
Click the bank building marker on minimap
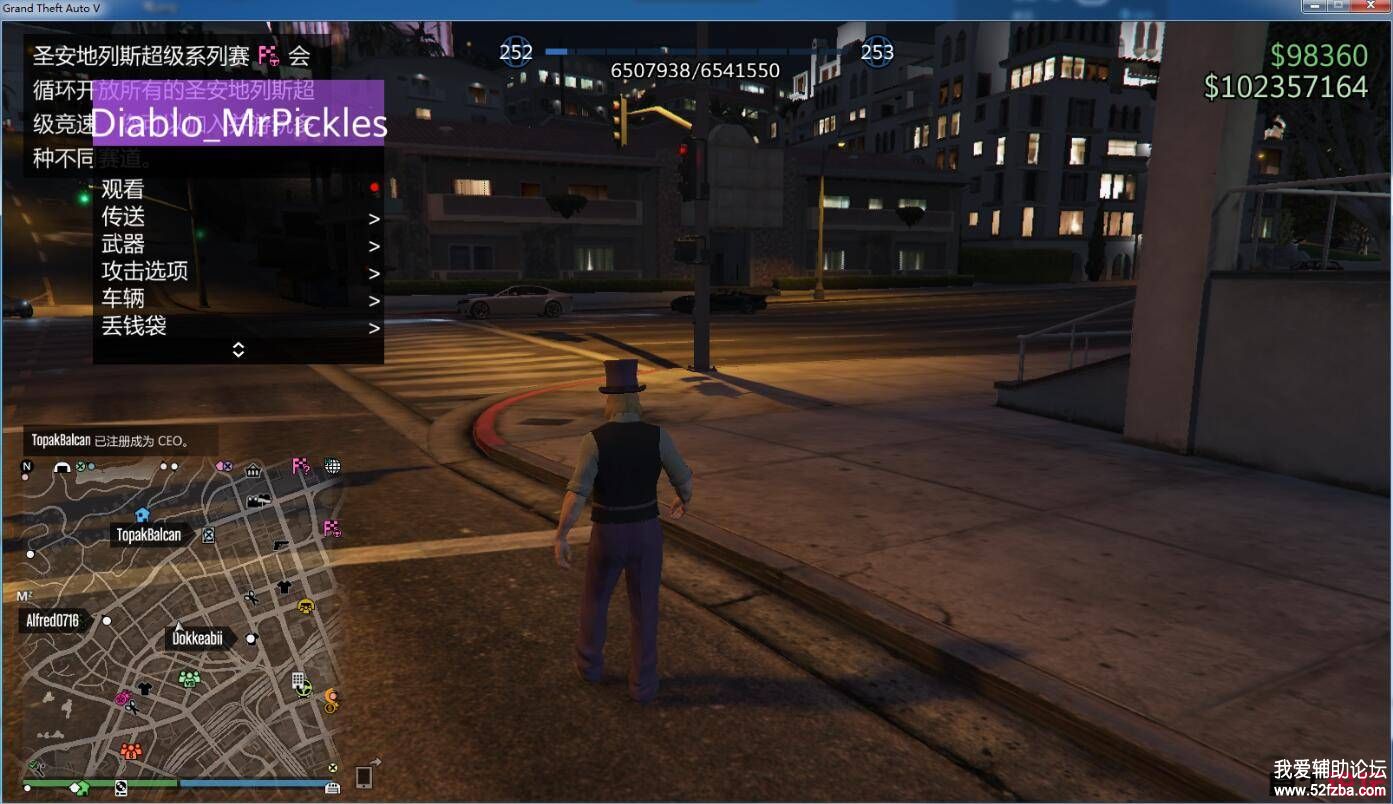point(253,470)
